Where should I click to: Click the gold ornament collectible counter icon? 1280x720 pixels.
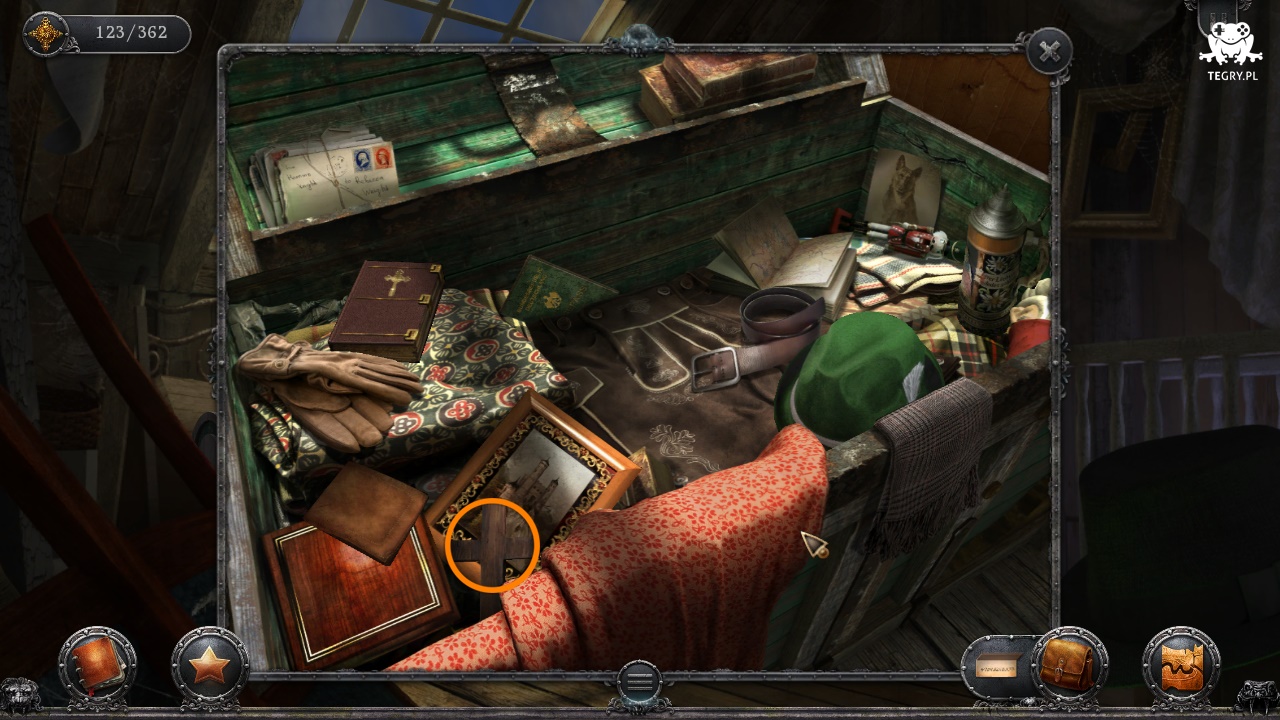click(x=46, y=34)
